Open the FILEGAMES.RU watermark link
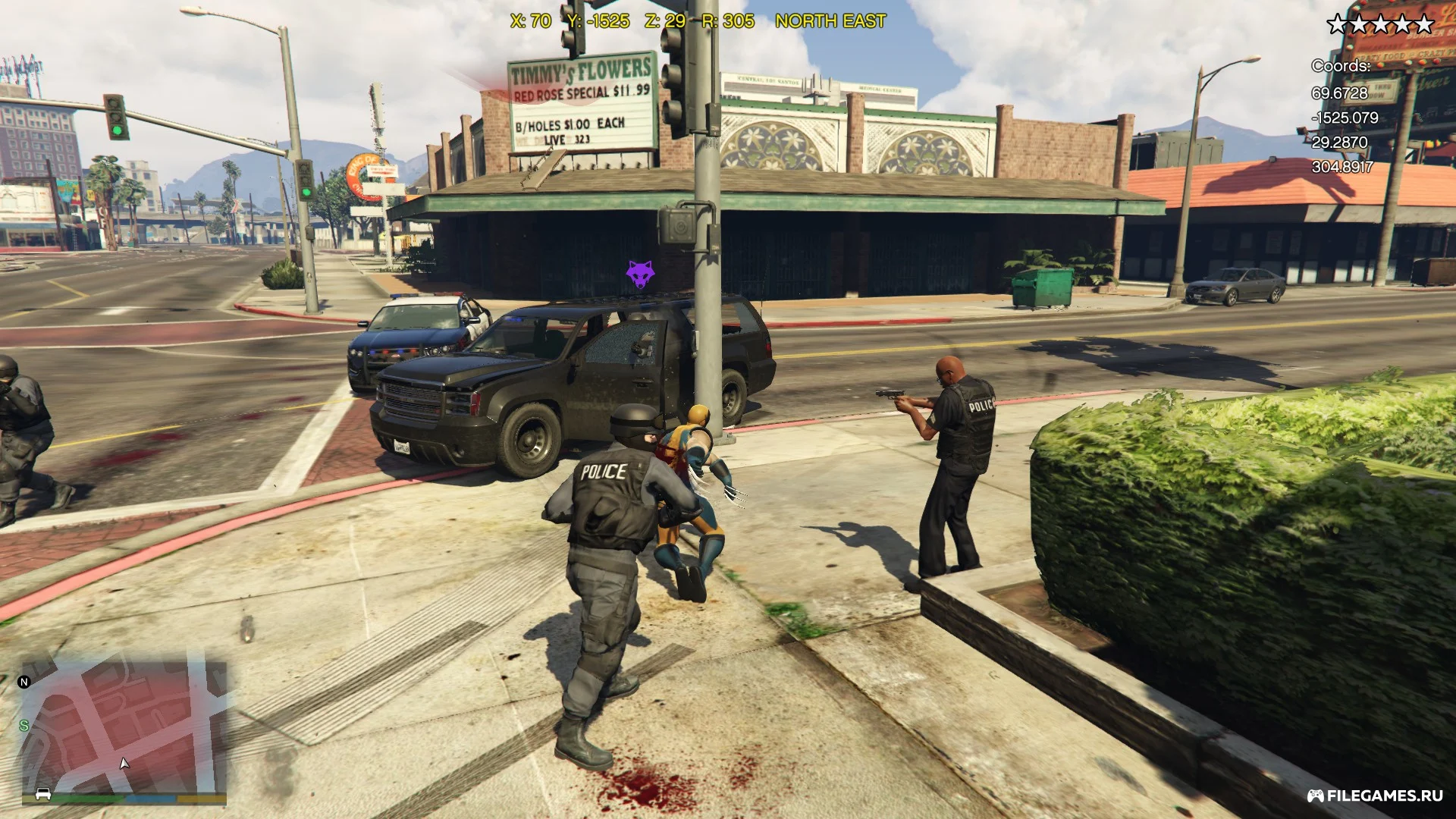This screenshot has height=819, width=1456. point(1374,795)
